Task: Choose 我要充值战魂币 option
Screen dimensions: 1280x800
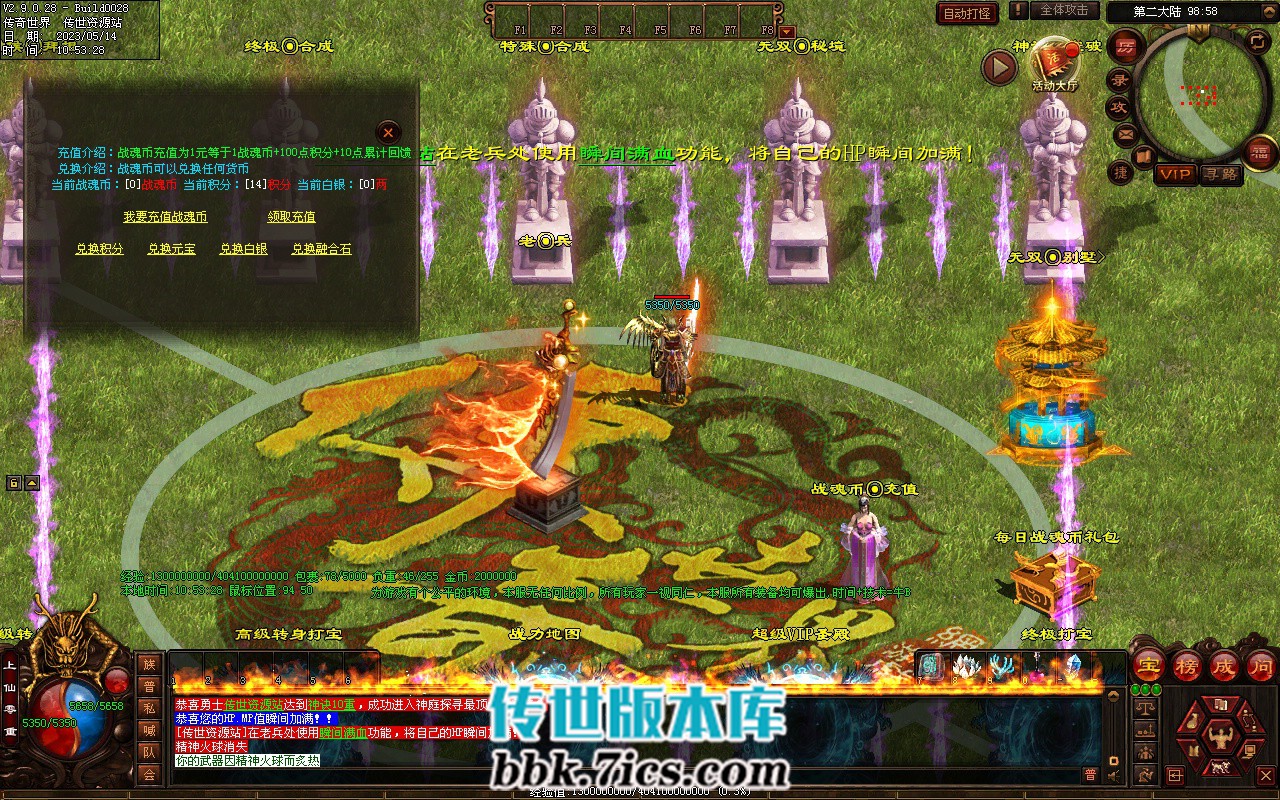Action: point(165,217)
